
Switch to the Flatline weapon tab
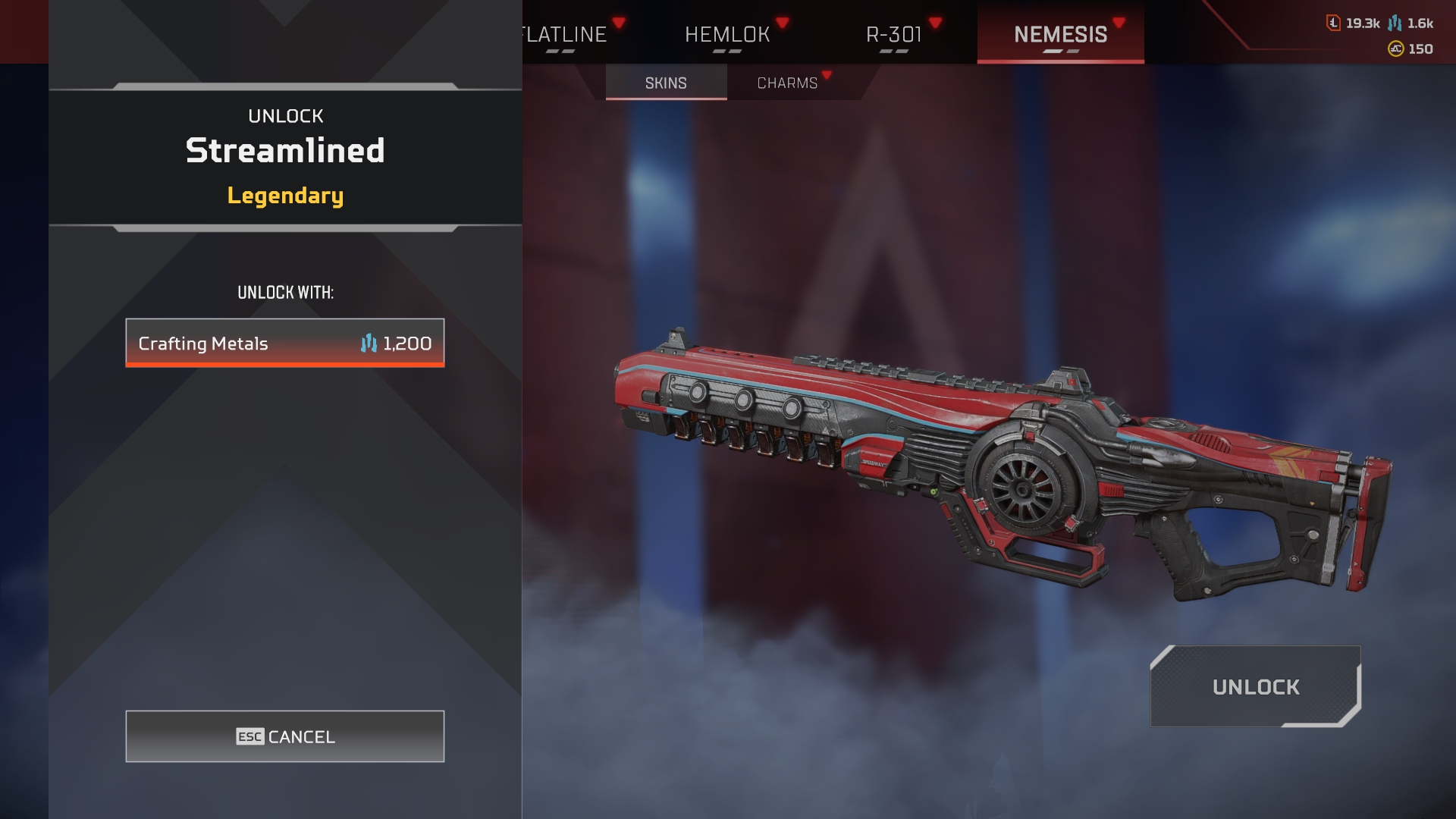tap(565, 35)
